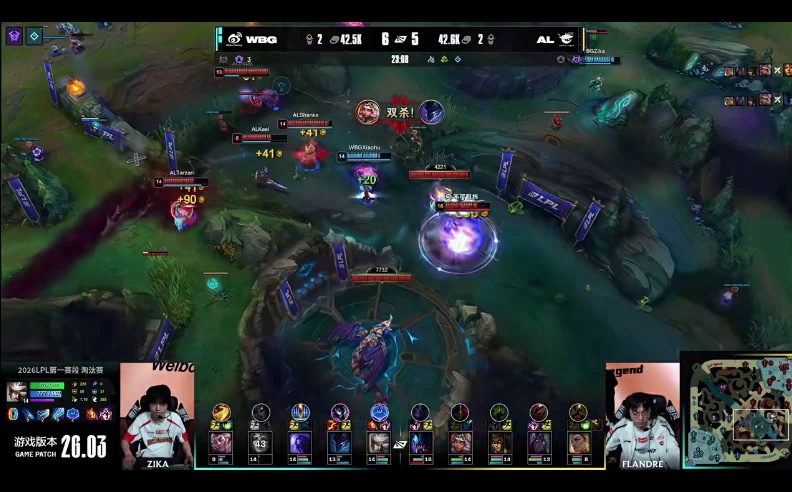The width and height of the screenshot is (792, 492).
Task: Click the purple horned emblem icon
Action: (x=14, y=35)
